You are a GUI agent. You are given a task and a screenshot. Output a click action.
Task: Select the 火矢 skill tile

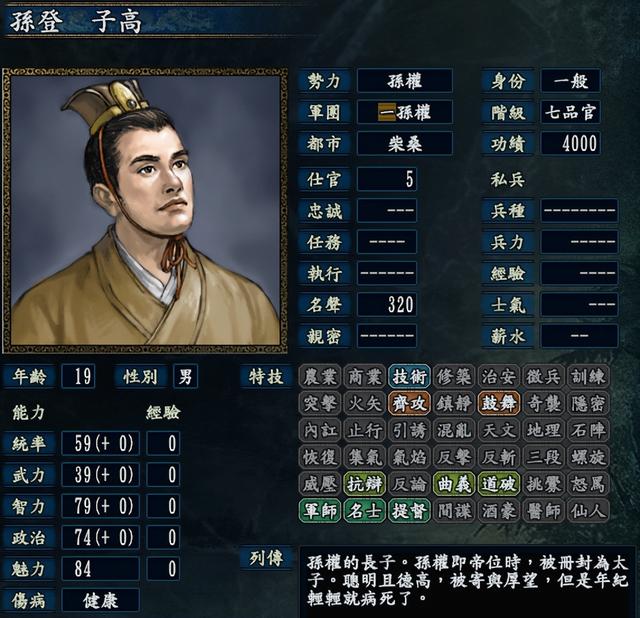364,403
